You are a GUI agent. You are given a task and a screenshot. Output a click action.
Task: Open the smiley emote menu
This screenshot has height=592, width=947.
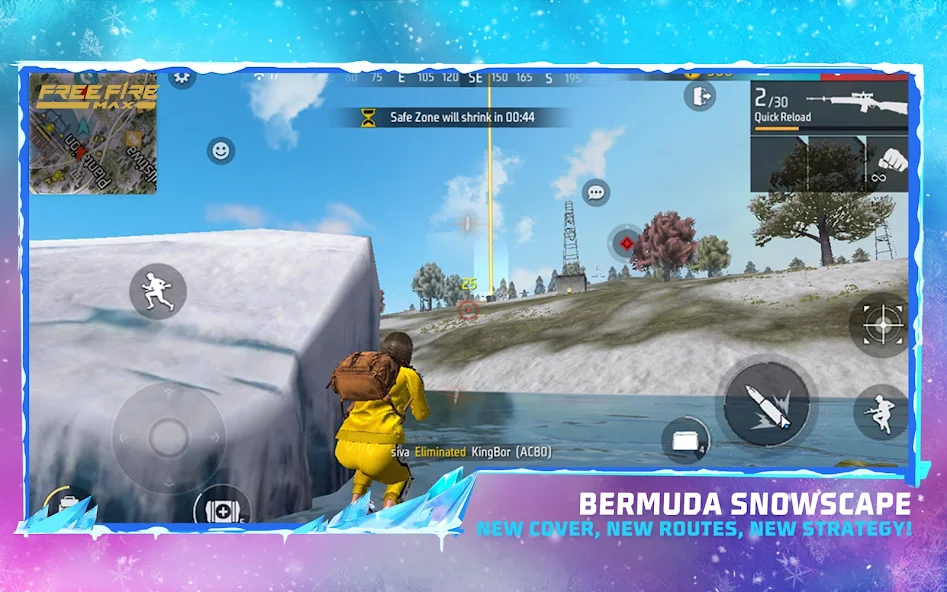220,151
